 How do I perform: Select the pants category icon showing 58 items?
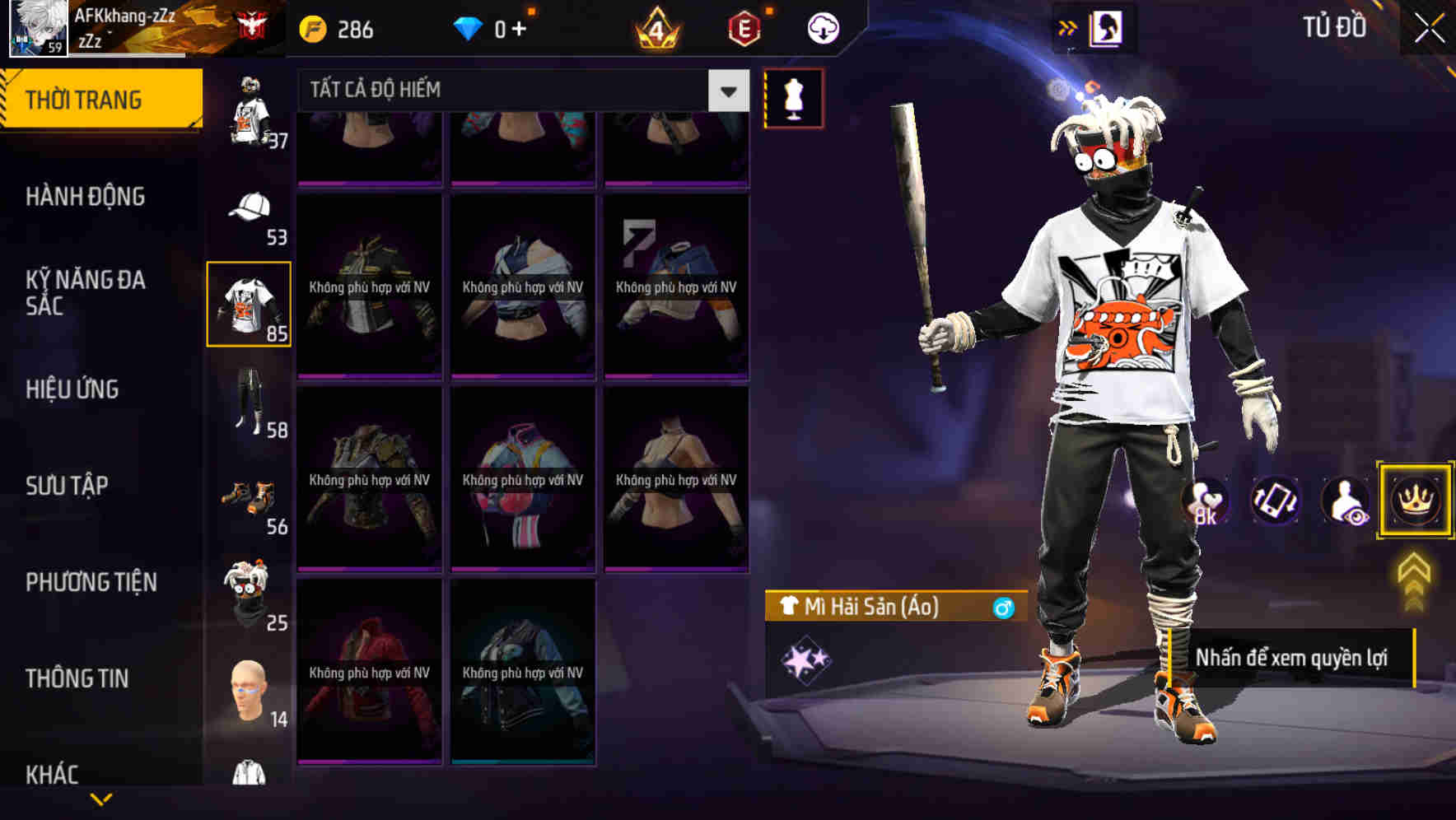coord(251,403)
